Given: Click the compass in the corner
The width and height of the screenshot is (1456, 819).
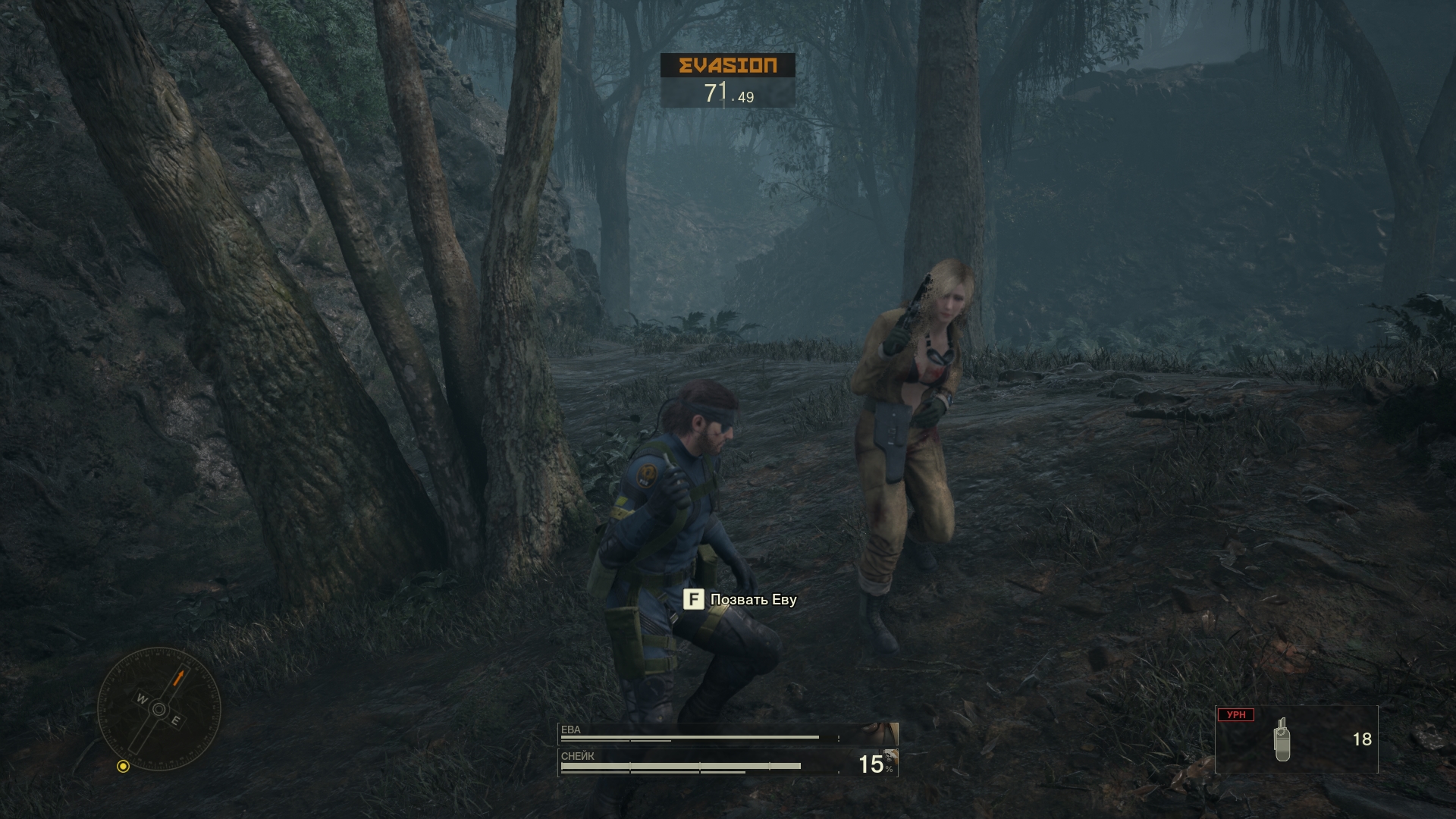Looking at the screenshot, I should point(159,709).
